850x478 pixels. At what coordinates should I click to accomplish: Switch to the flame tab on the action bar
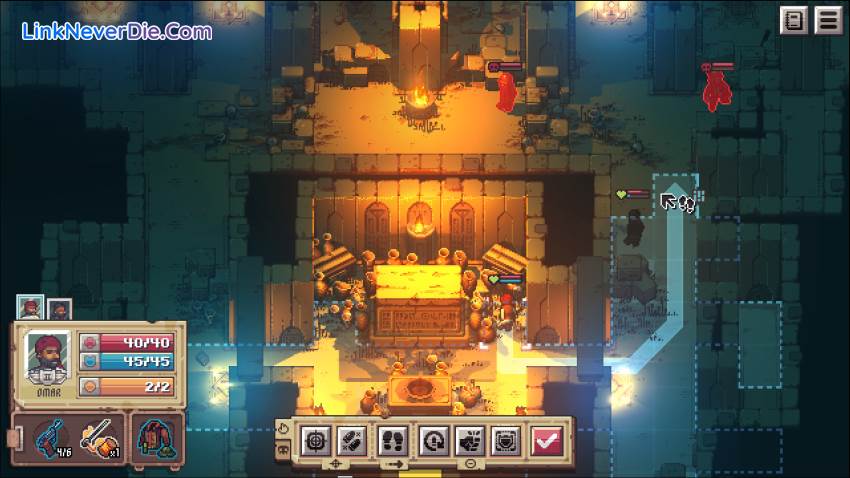pos(282,427)
